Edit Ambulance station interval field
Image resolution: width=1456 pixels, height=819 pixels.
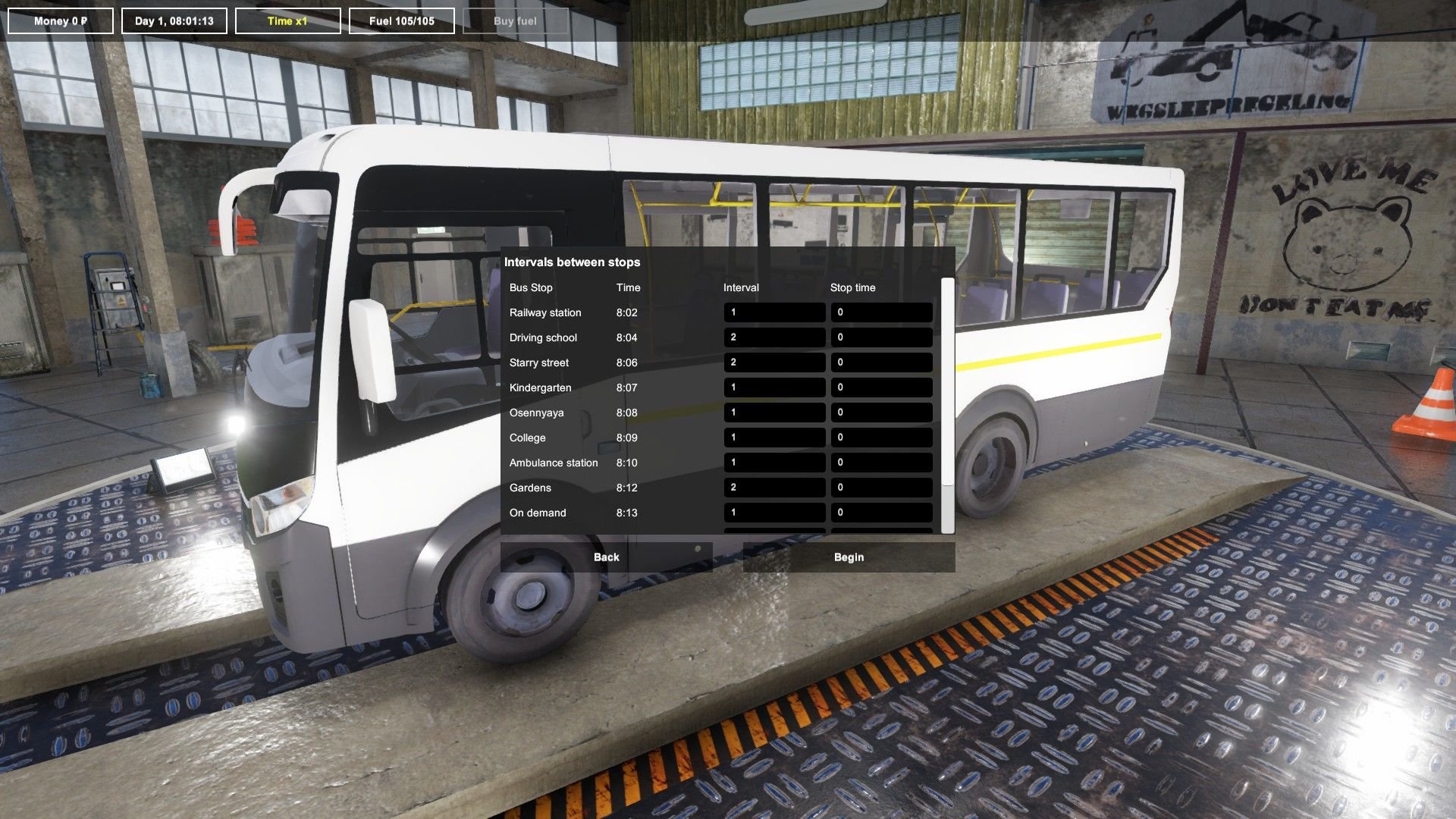click(774, 463)
